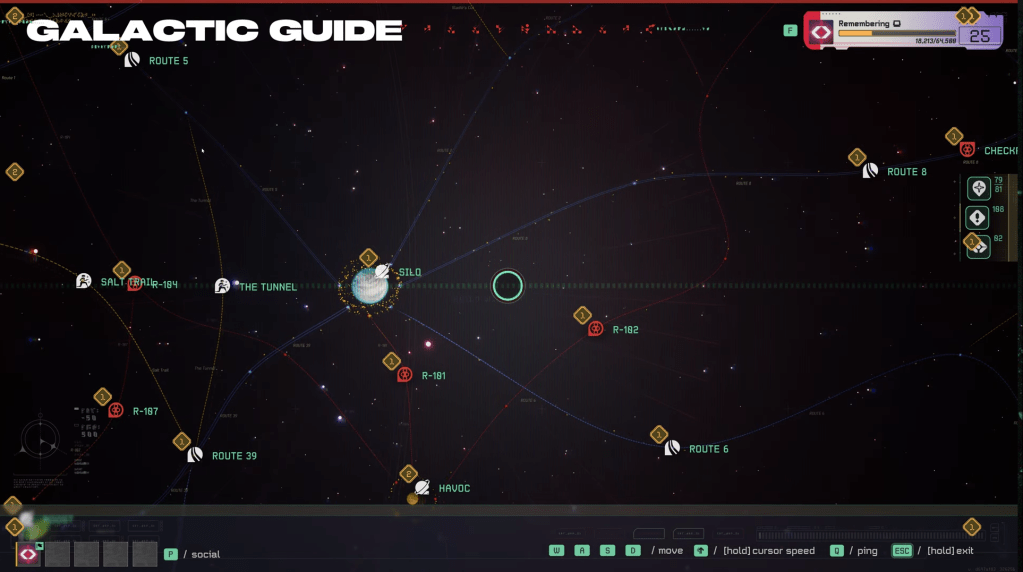Select the Route 6 marker
This screenshot has width=1023, height=572.
(x=672, y=448)
